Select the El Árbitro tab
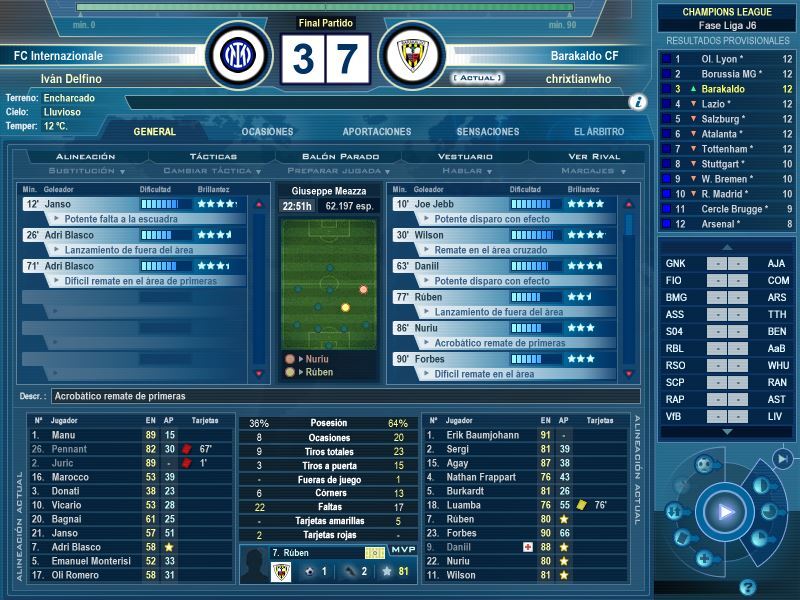This screenshot has width=800, height=600. pyautogui.click(x=599, y=132)
